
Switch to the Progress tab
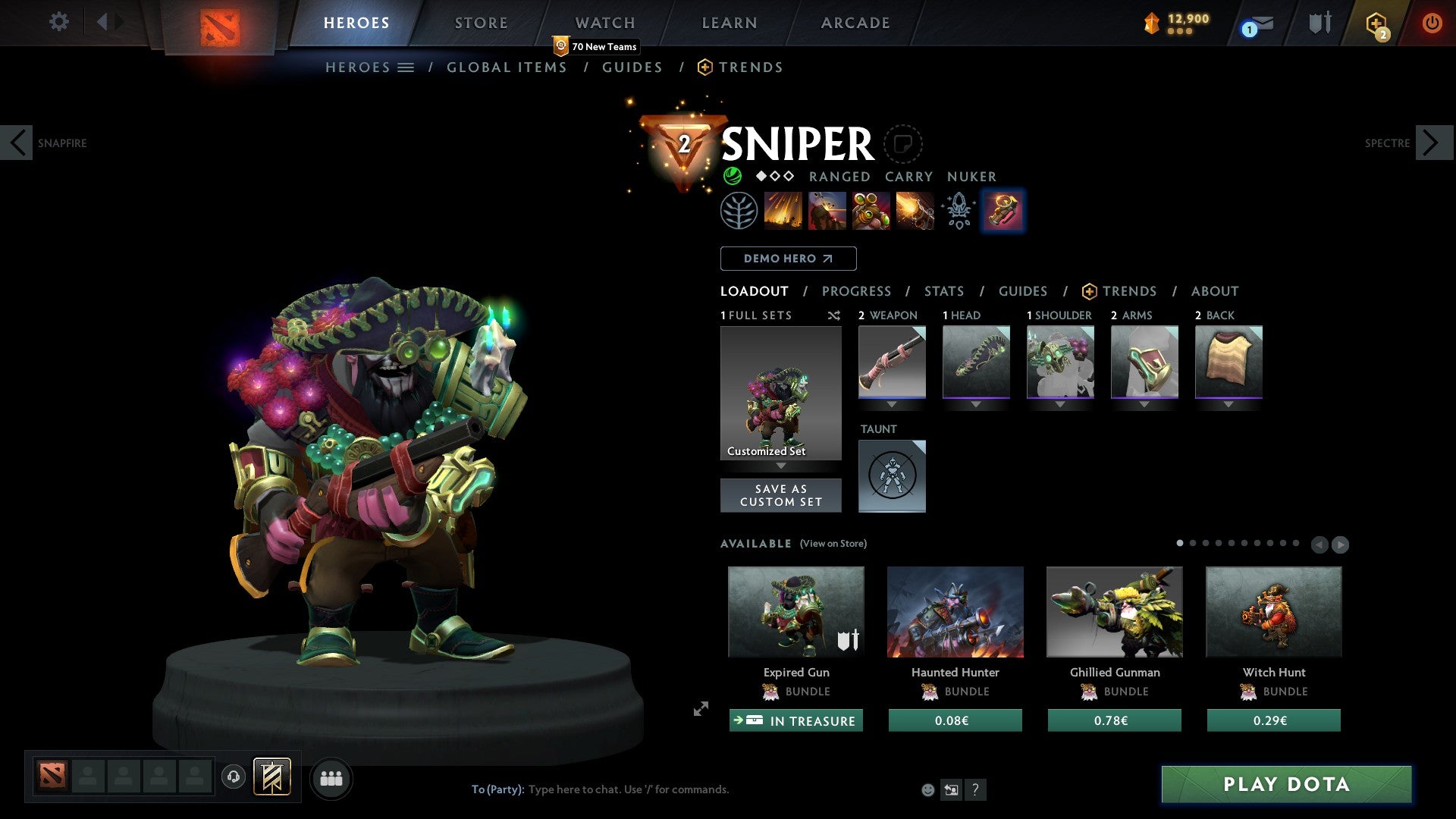point(857,290)
